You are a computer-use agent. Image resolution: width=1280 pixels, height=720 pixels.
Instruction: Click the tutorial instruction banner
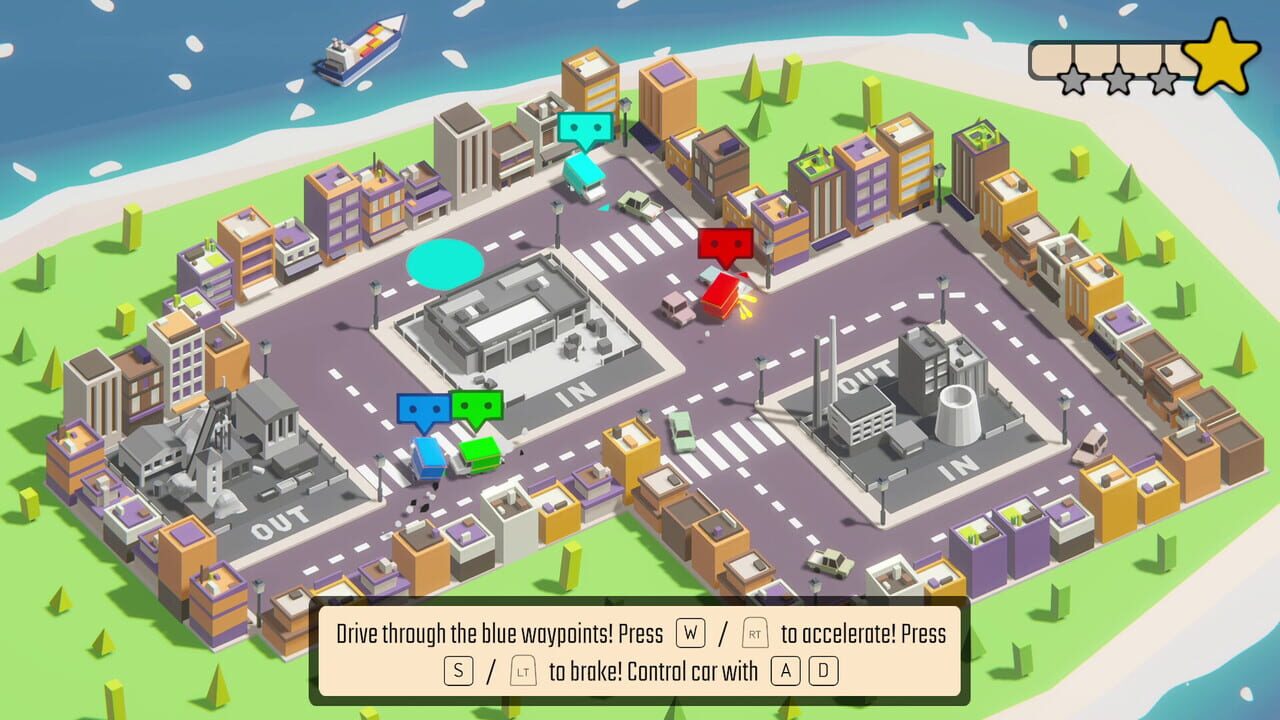tap(640, 651)
